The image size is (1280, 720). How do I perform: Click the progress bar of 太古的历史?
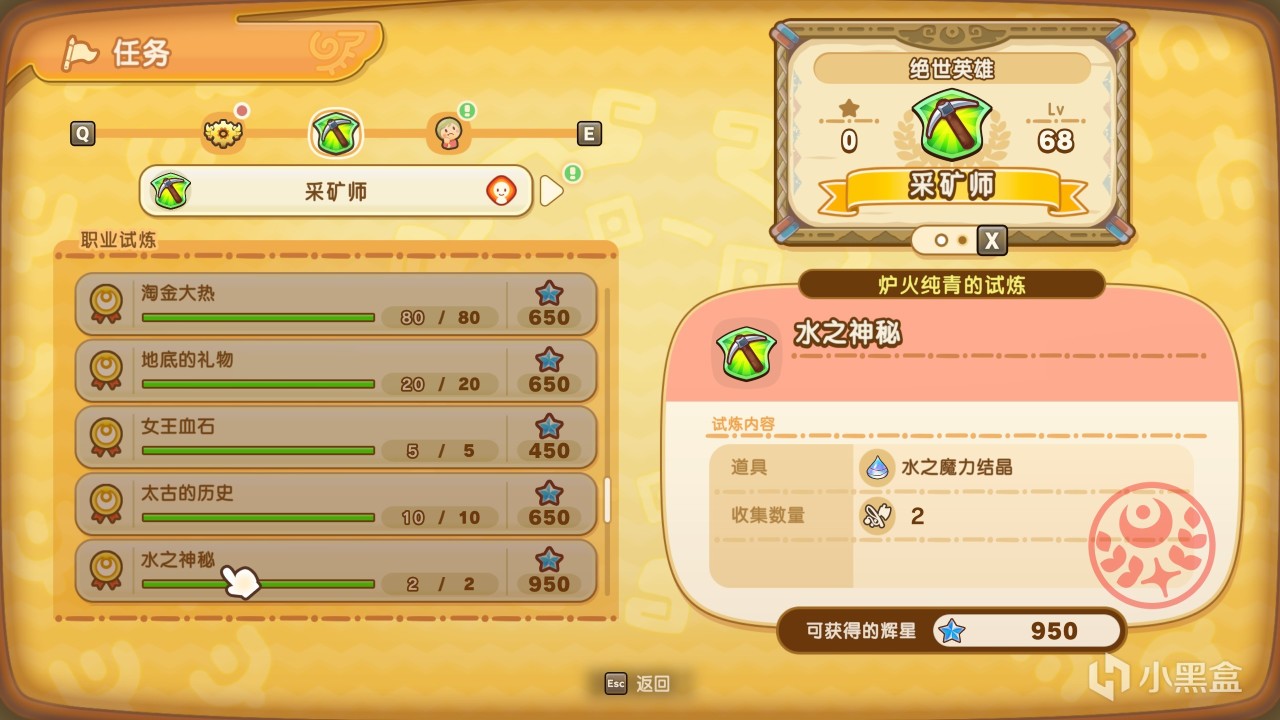258,518
